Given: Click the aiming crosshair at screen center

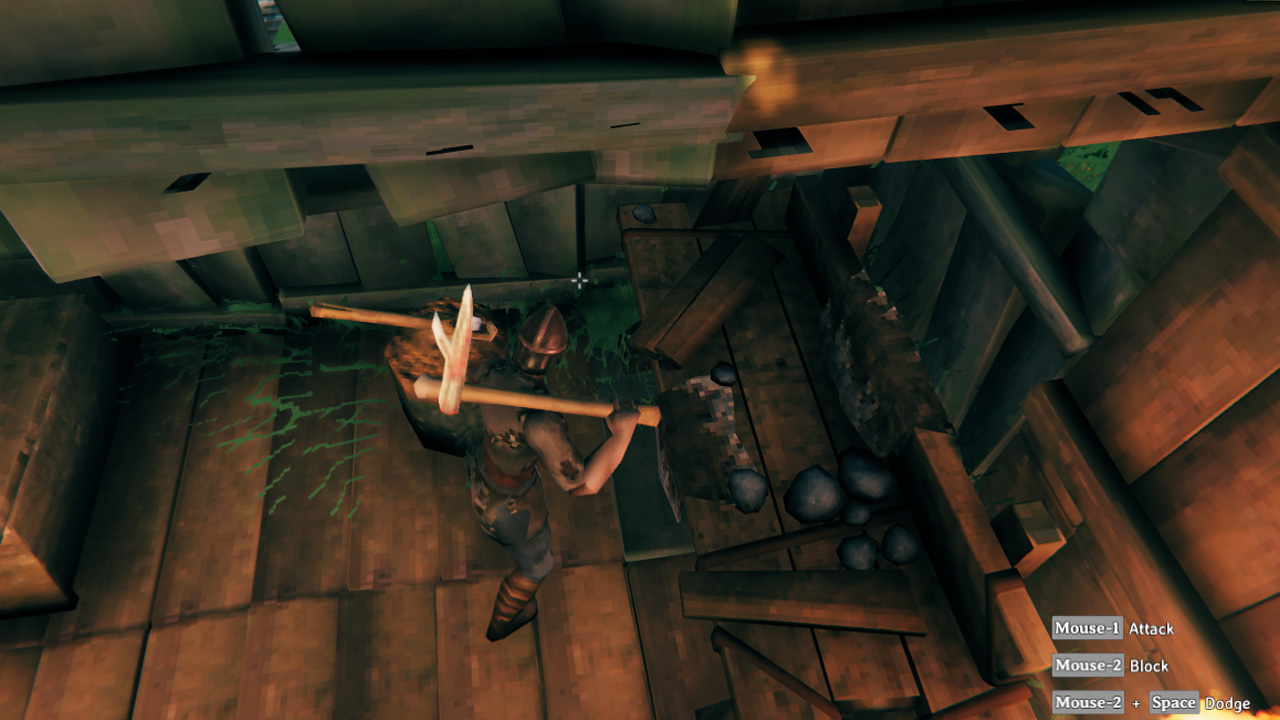Looking at the screenshot, I should click(x=580, y=281).
